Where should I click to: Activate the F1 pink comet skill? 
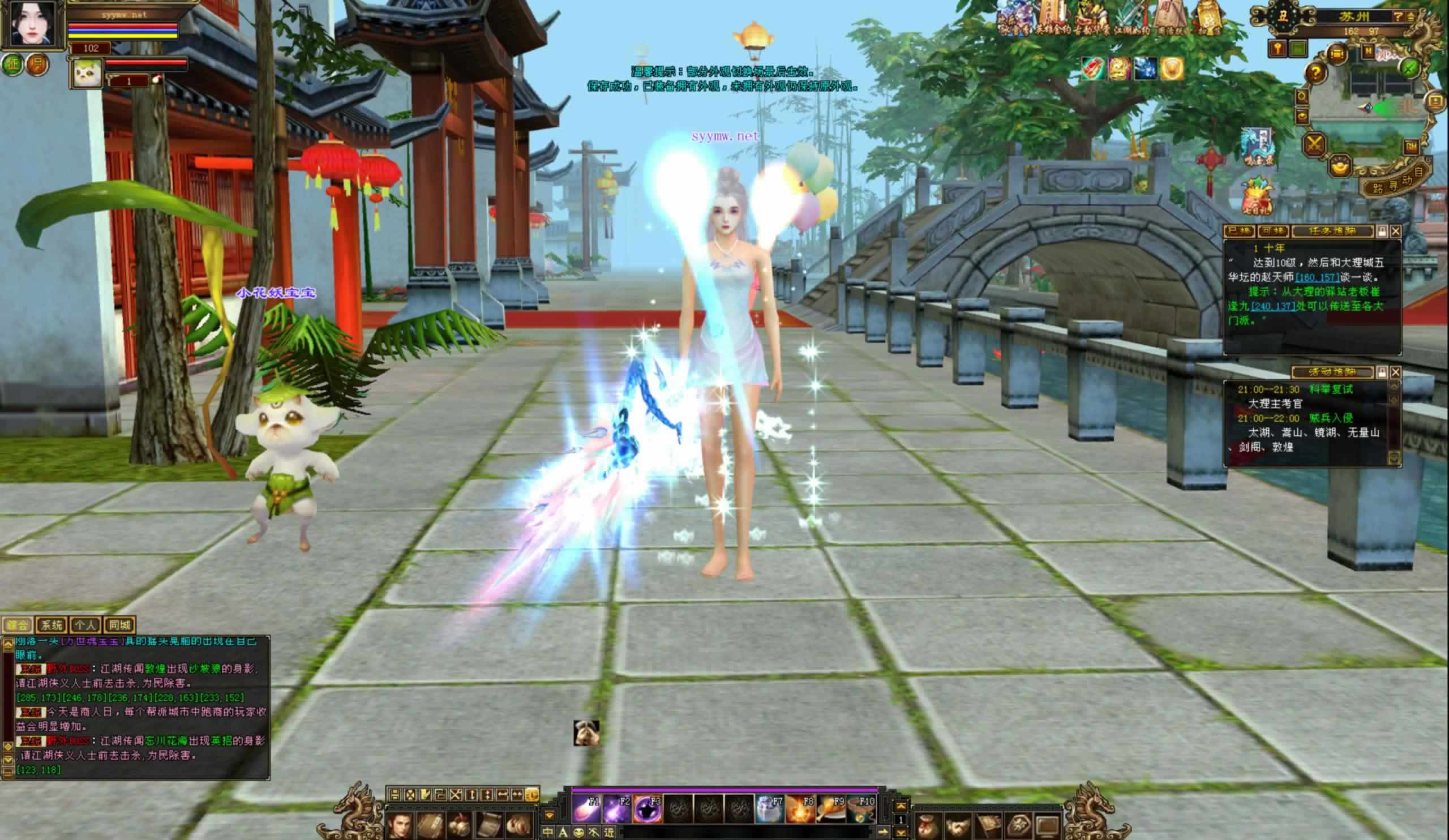(586, 809)
